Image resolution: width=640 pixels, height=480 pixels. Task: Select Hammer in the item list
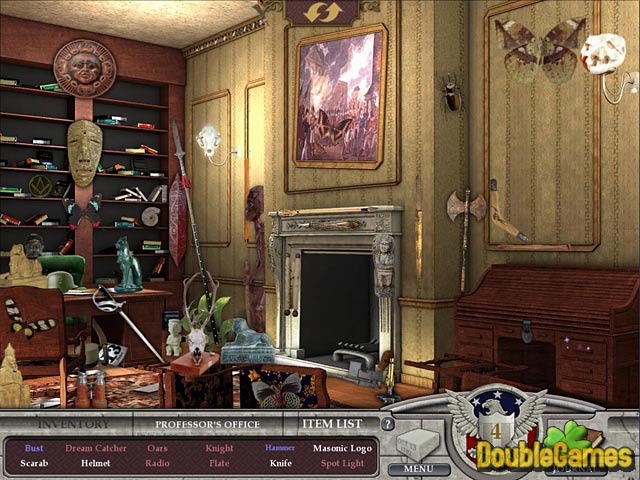pyautogui.click(x=279, y=448)
